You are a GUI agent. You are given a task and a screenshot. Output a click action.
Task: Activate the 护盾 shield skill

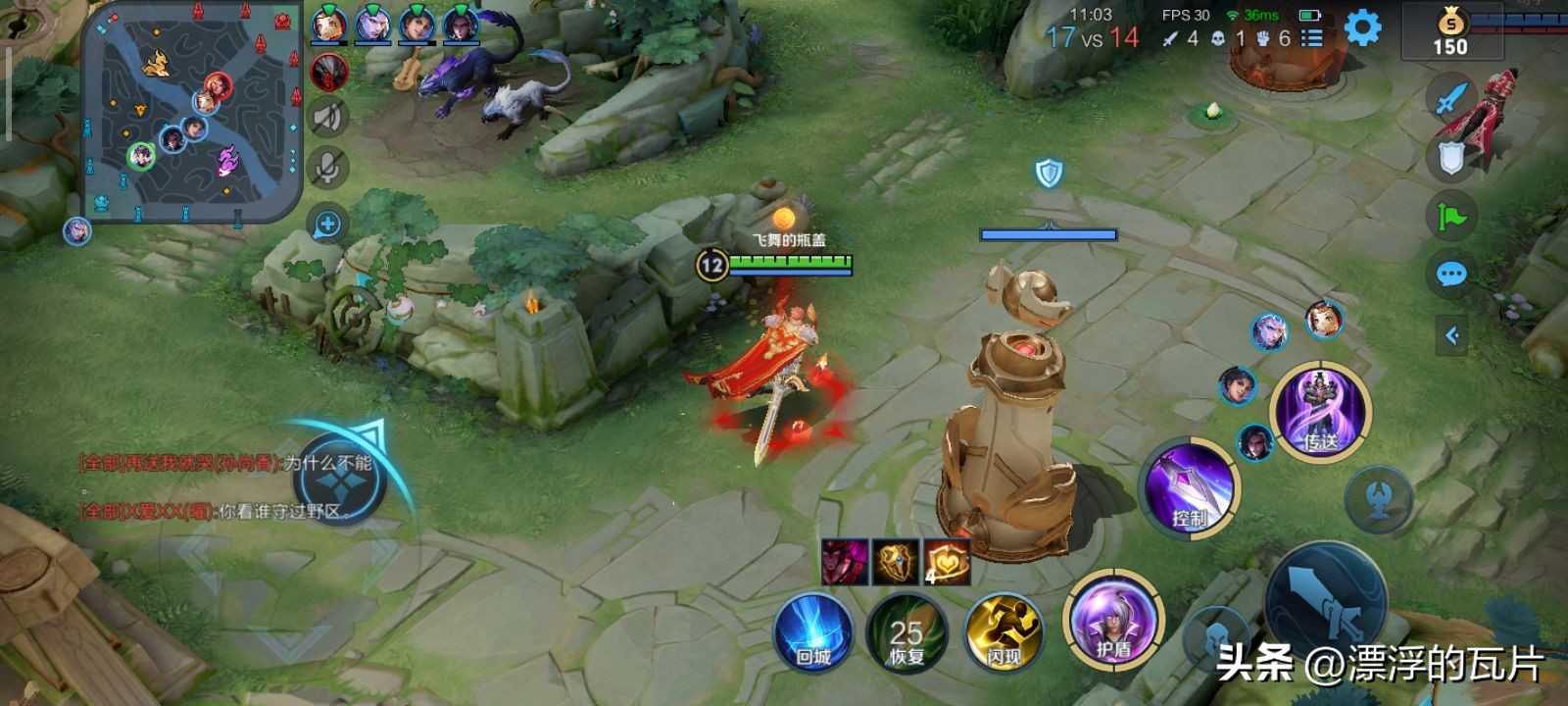(1113, 620)
